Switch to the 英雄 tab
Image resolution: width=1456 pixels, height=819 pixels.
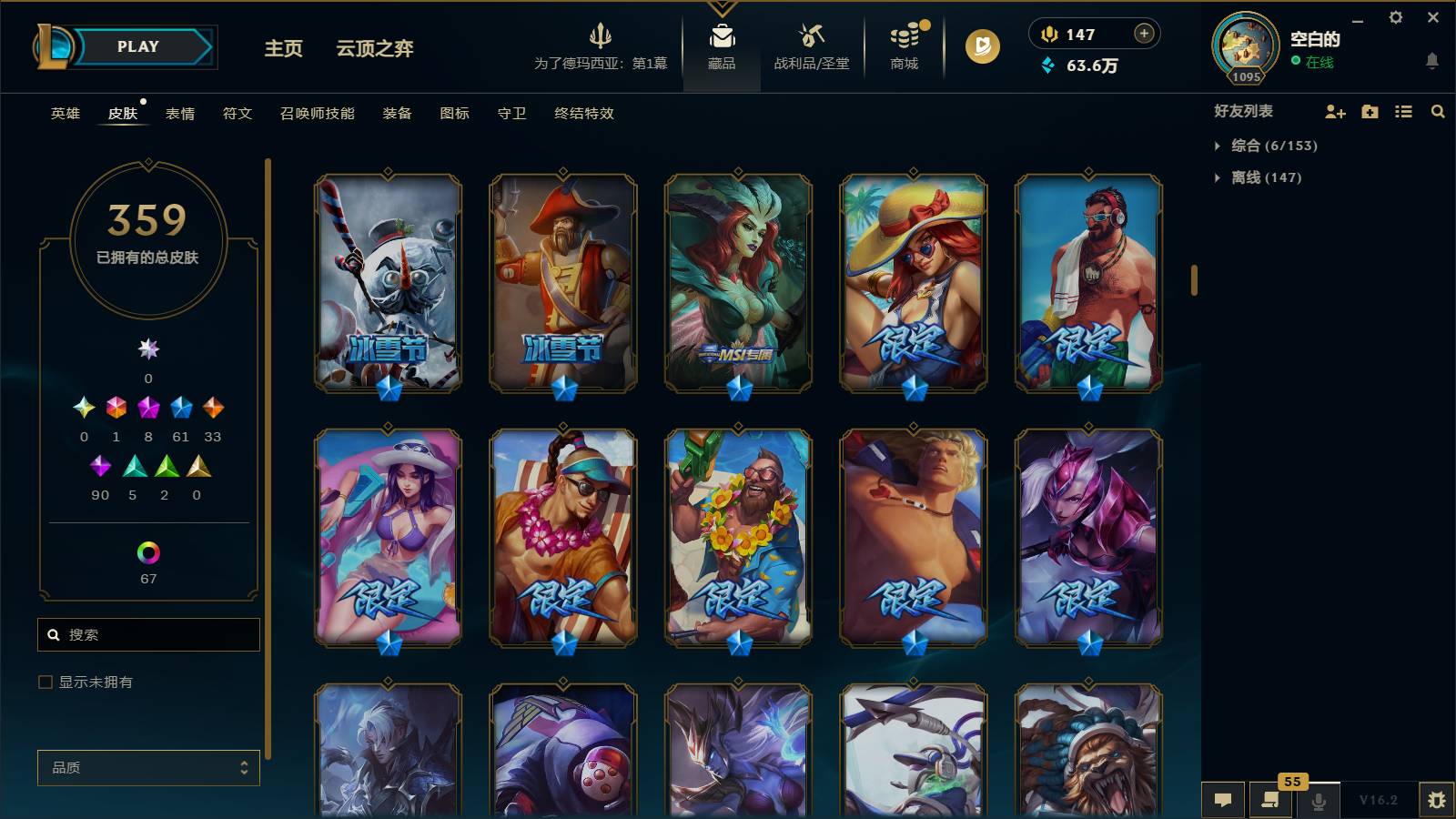[64, 114]
